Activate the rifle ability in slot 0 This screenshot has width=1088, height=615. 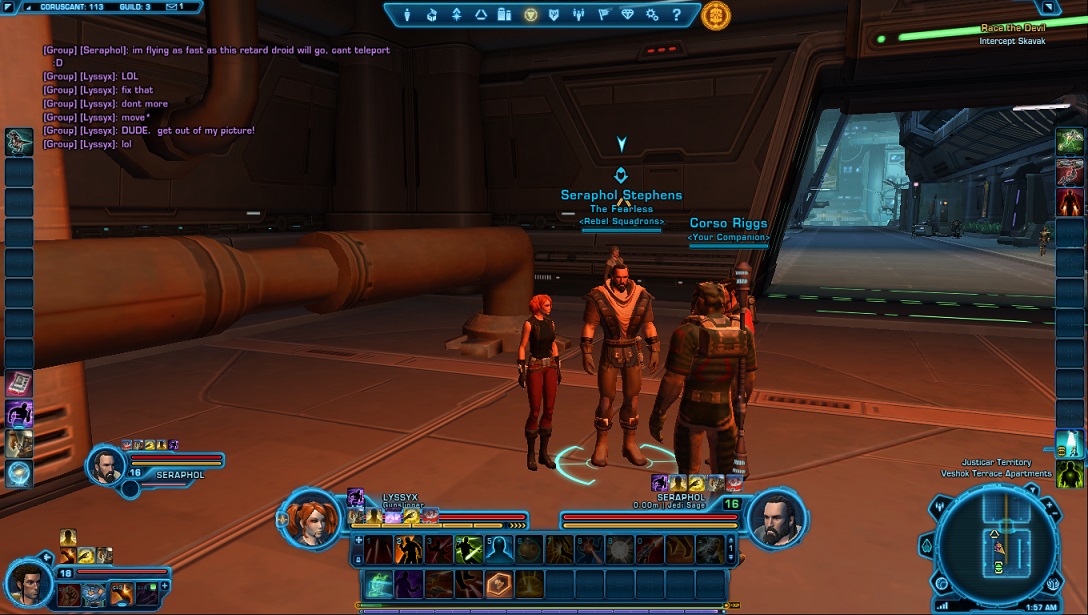(649, 549)
